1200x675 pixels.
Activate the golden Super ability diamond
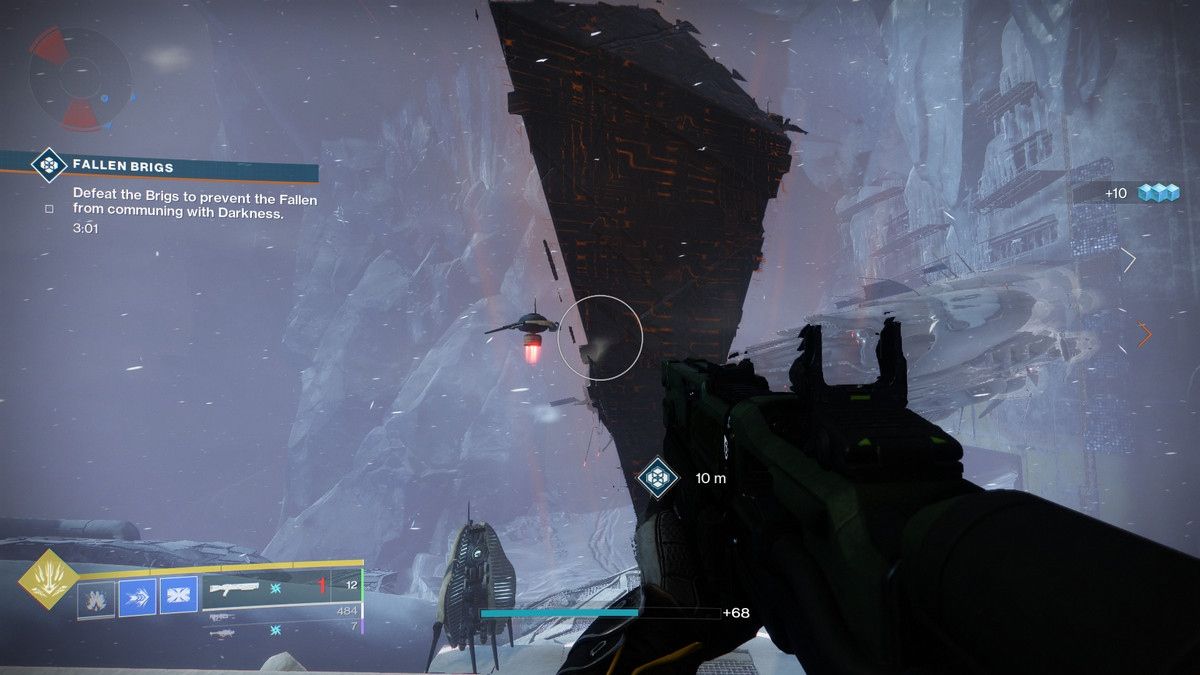[46, 579]
